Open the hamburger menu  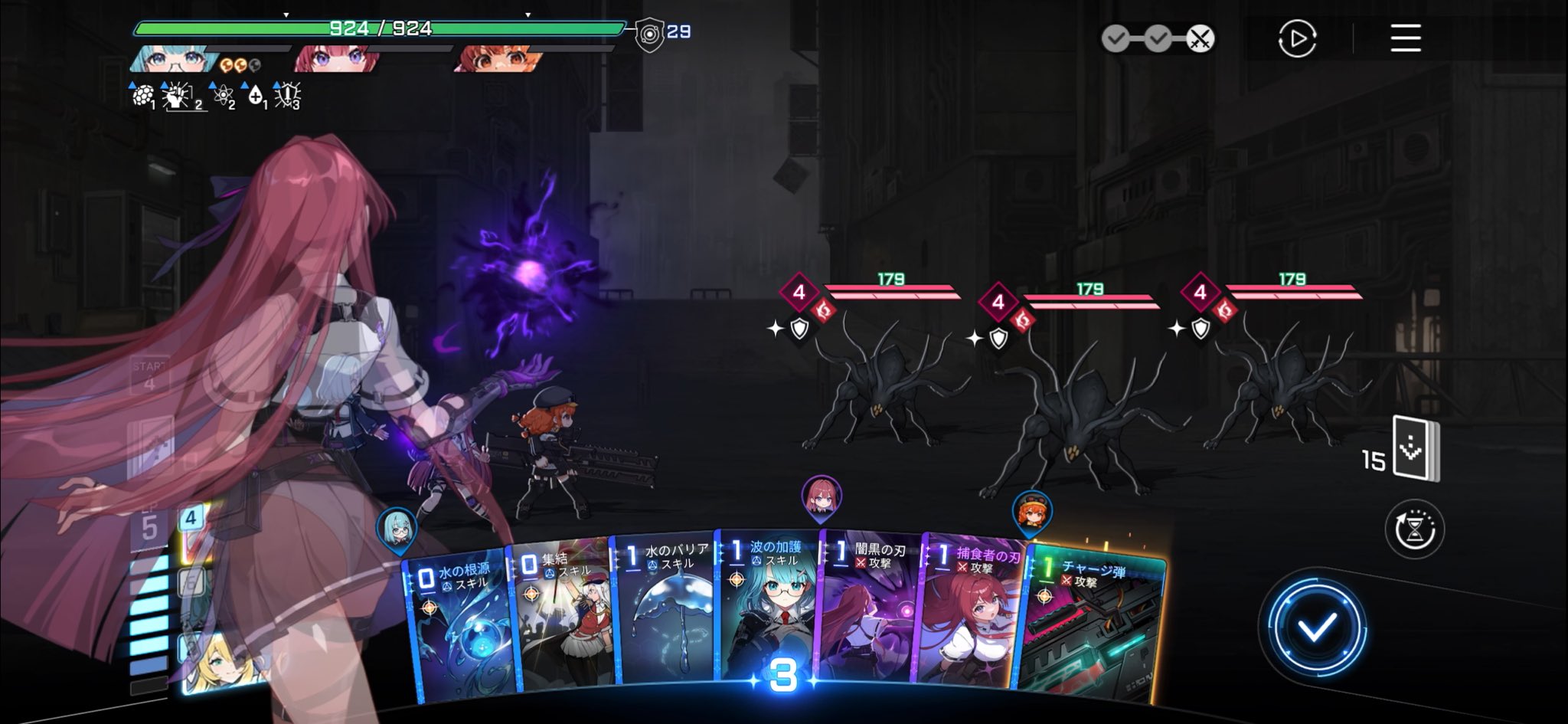tap(1406, 38)
